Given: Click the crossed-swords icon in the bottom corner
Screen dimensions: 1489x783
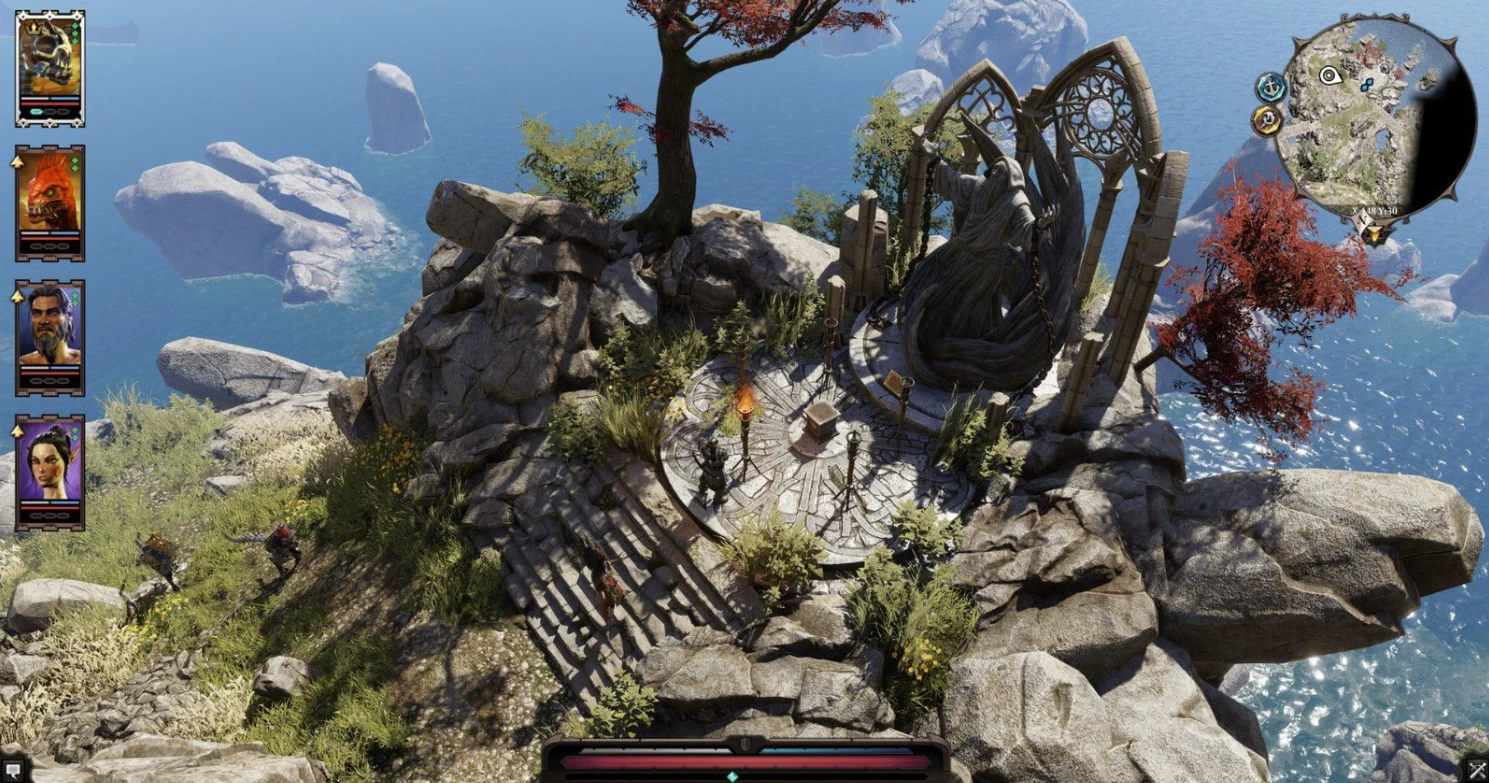Looking at the screenshot, I should (x=1479, y=770).
